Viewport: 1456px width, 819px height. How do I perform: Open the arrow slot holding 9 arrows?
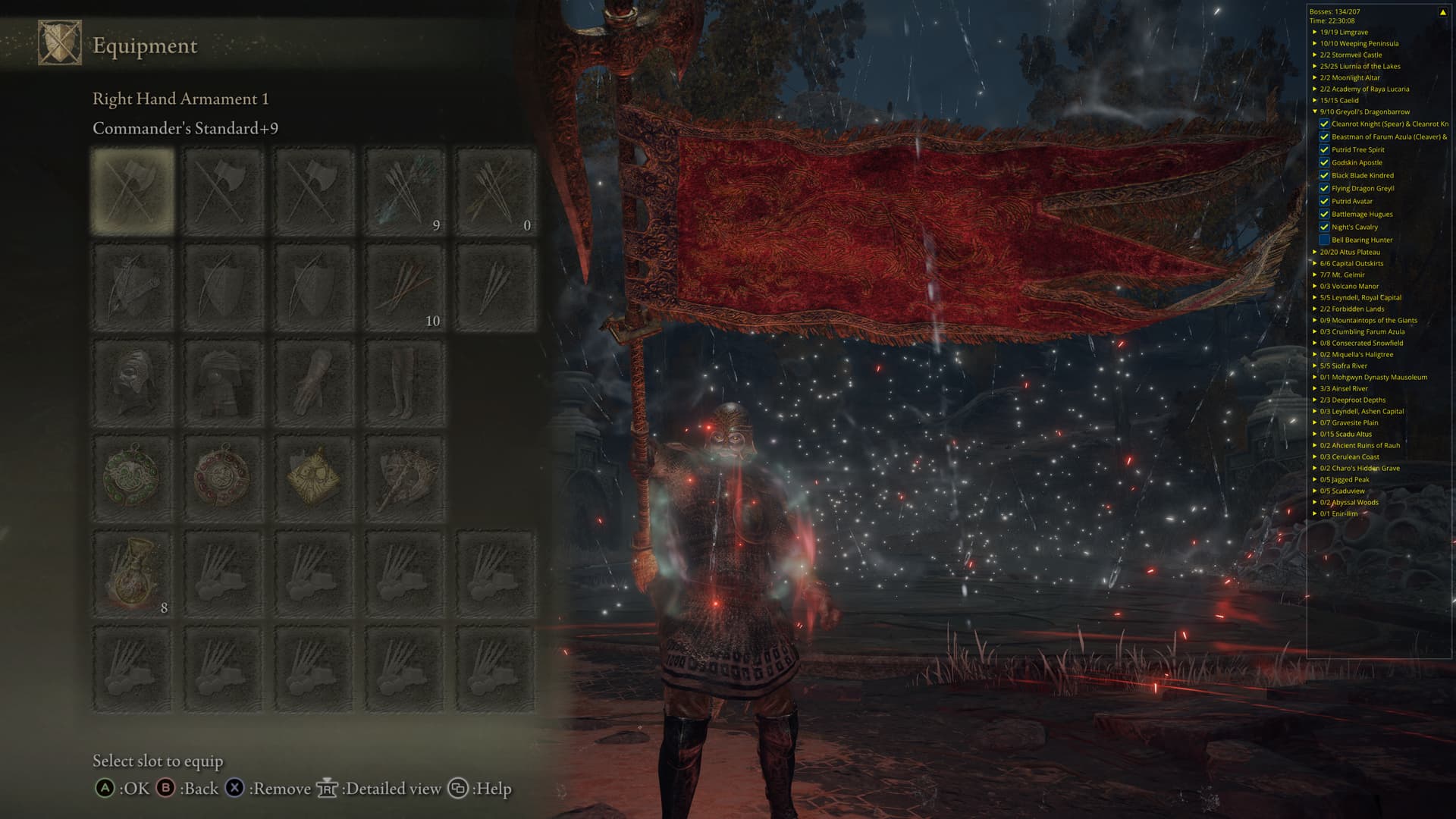click(x=405, y=190)
